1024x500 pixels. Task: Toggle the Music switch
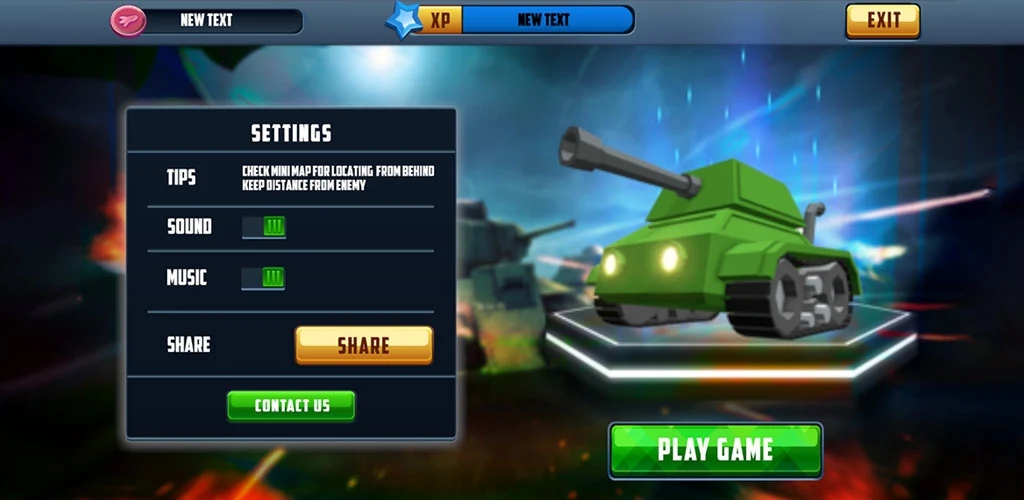point(264,277)
